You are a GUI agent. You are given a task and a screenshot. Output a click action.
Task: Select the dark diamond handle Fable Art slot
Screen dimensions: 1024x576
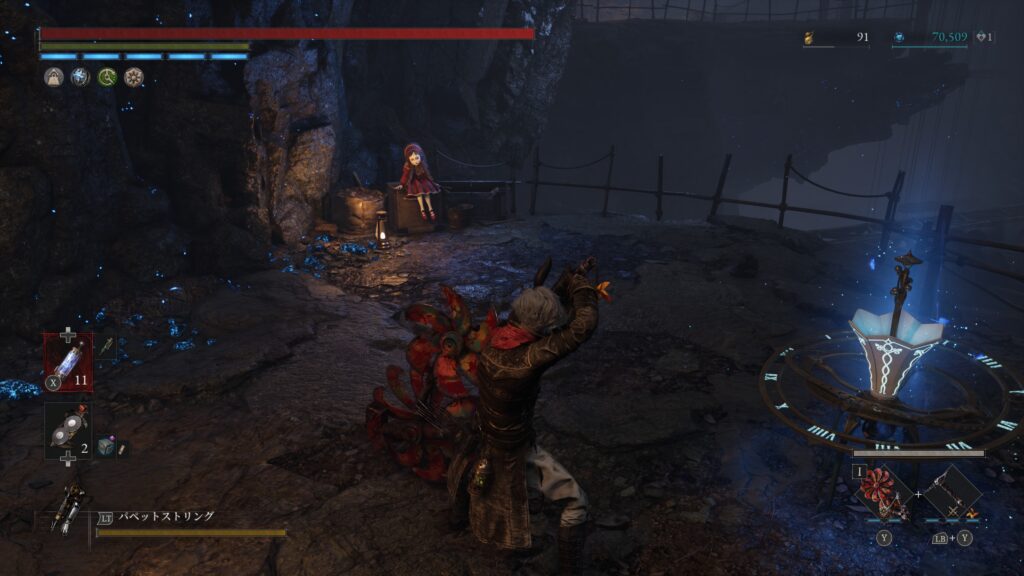(950, 492)
